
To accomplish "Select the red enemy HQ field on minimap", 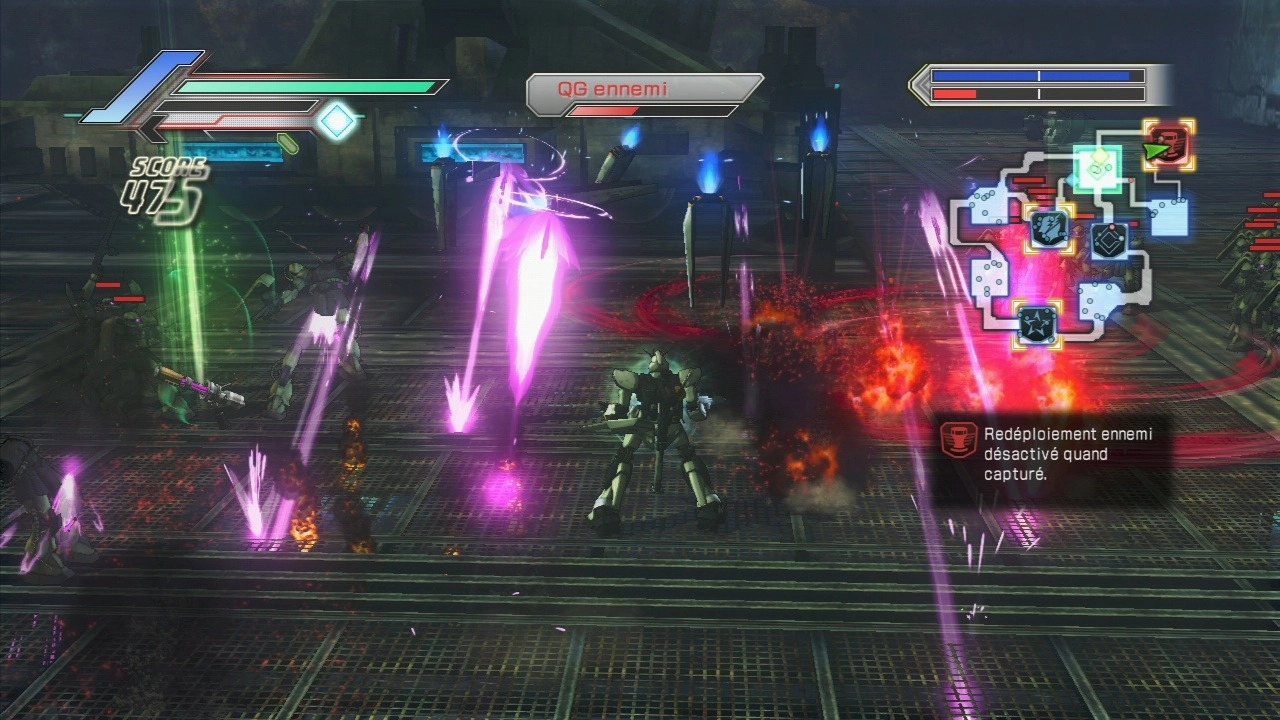I will 1168,145.
